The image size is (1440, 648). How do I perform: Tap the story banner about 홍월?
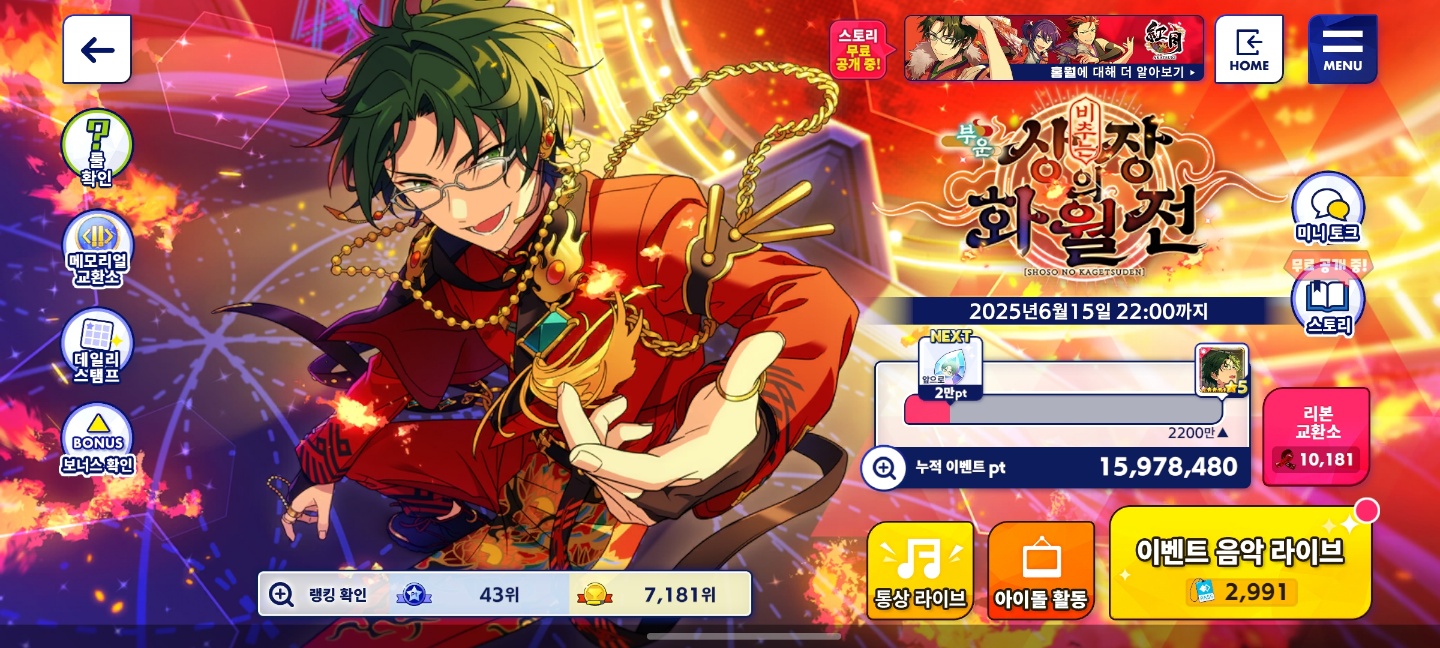coord(1054,48)
